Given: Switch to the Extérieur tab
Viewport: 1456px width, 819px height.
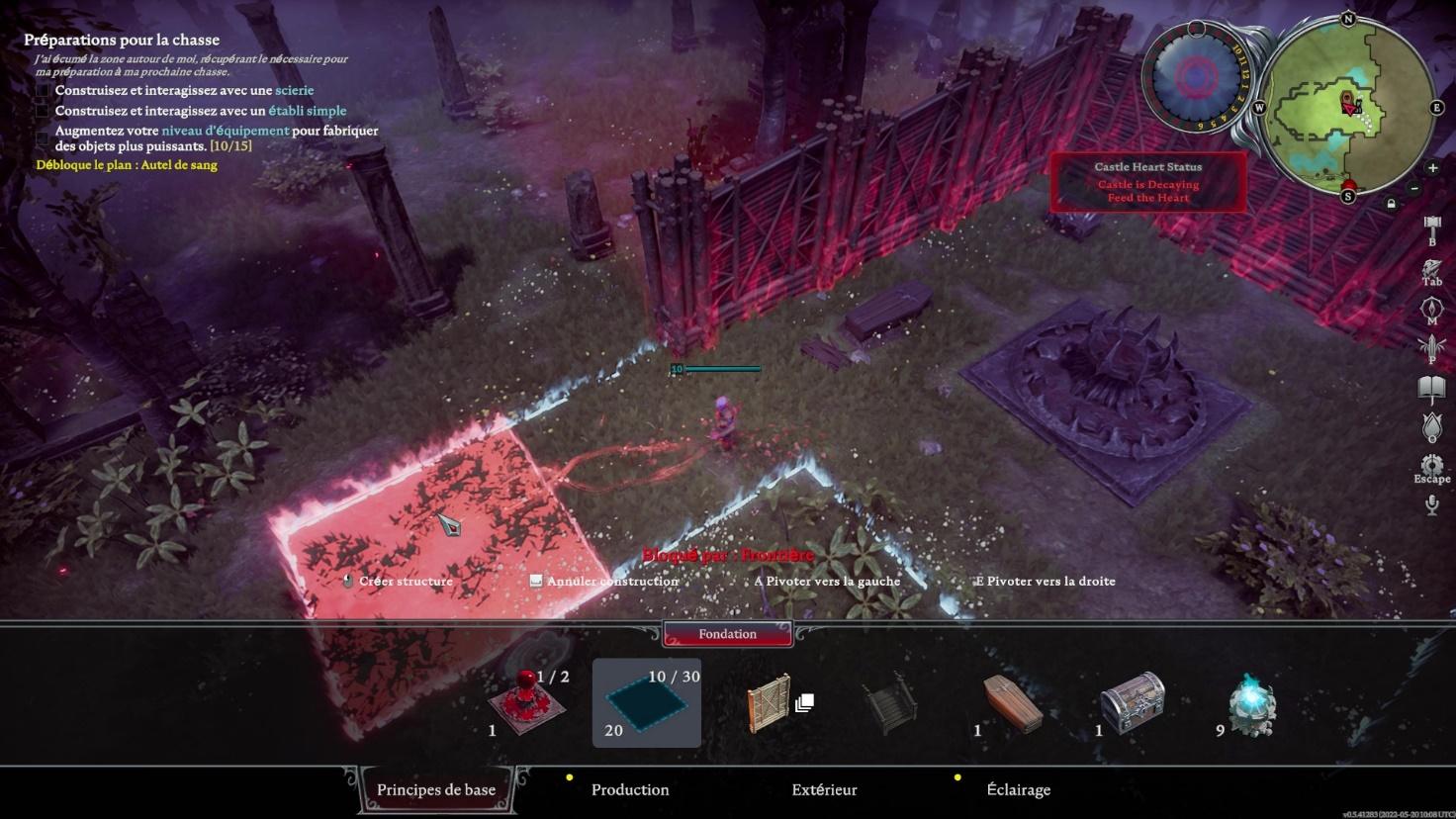Looking at the screenshot, I should pyautogui.click(x=824, y=789).
